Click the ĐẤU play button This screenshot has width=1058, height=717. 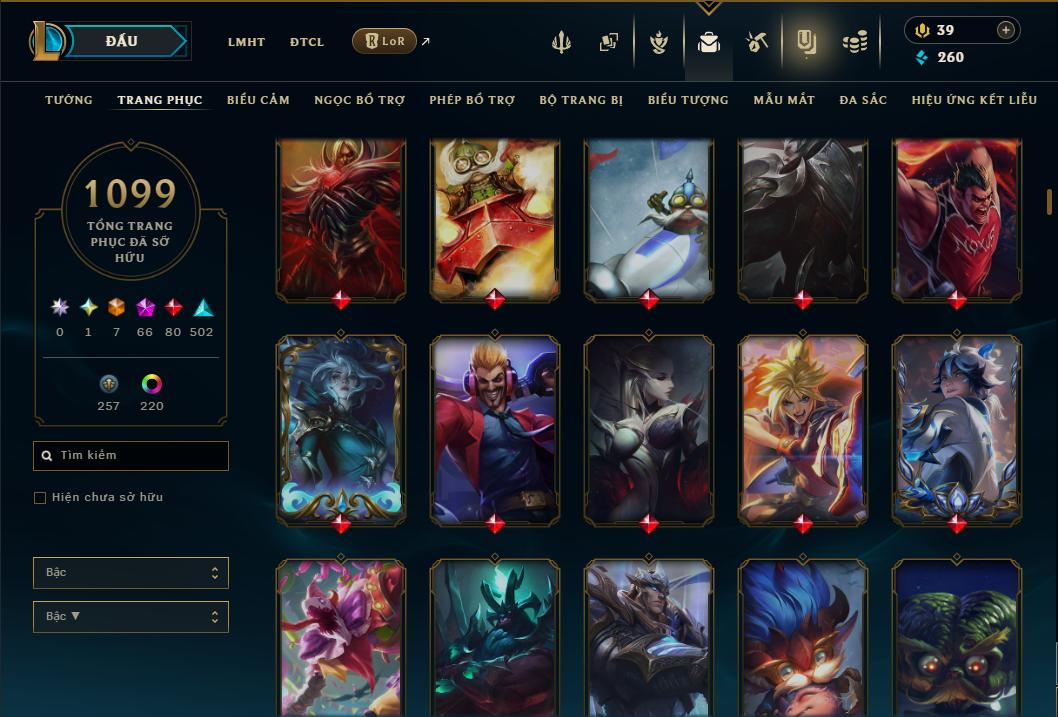click(121, 41)
